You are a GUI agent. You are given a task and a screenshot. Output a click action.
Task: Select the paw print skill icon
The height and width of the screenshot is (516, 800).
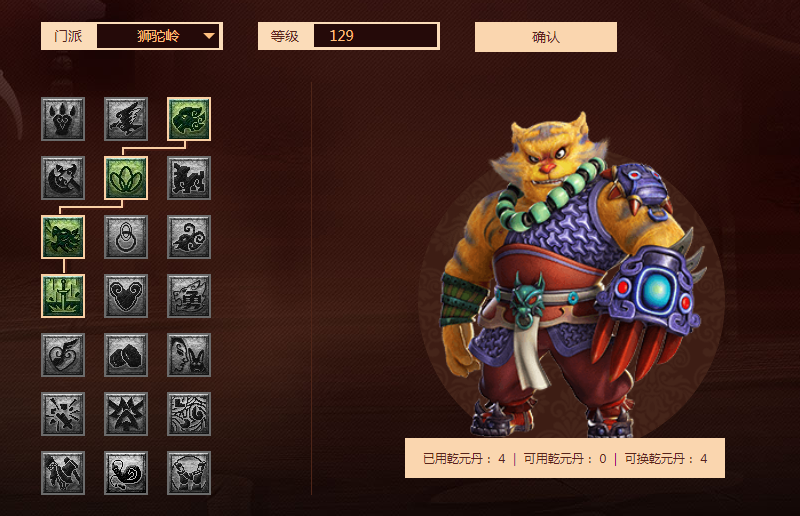pos(63,119)
